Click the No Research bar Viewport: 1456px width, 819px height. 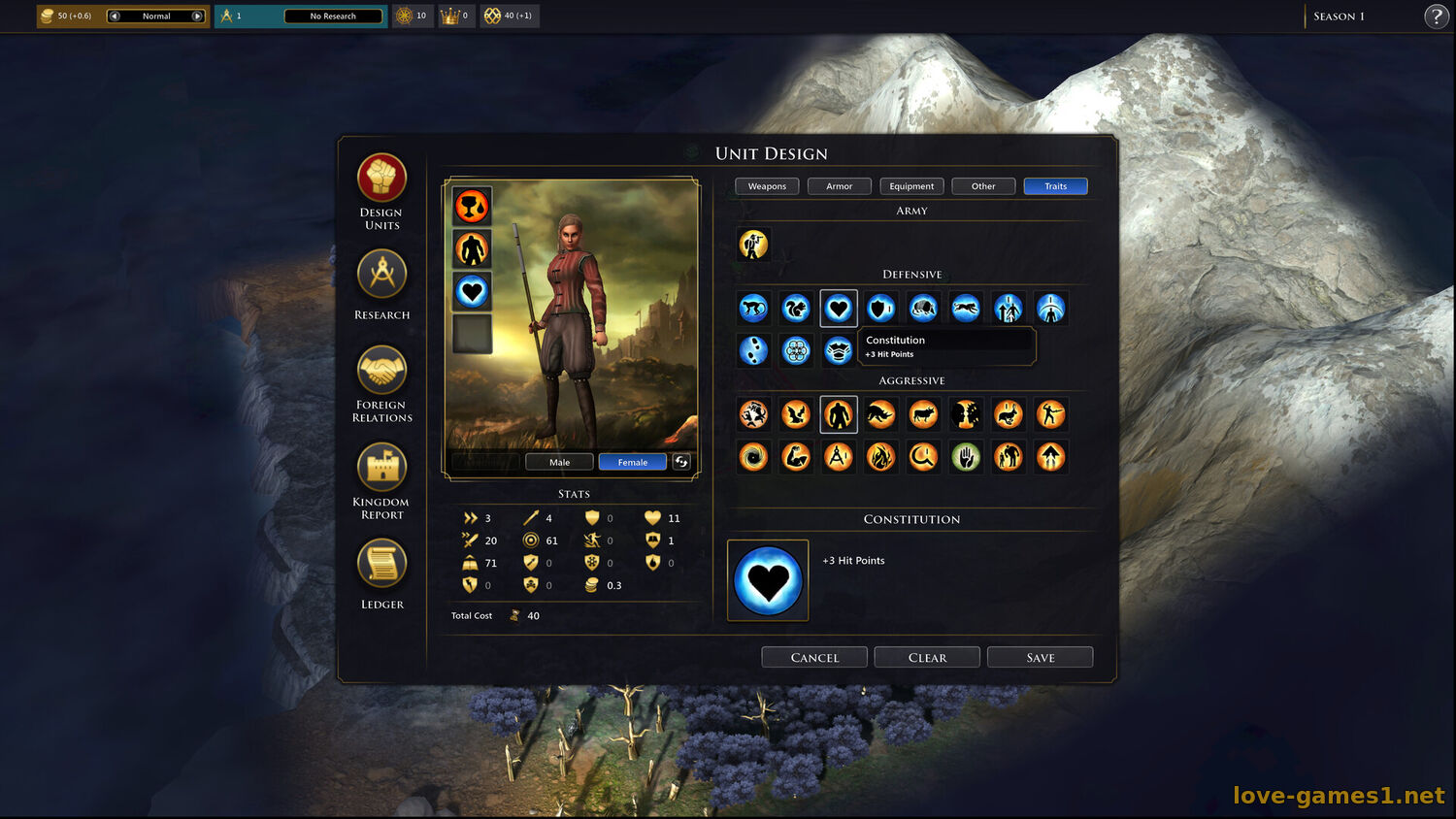[x=333, y=16]
